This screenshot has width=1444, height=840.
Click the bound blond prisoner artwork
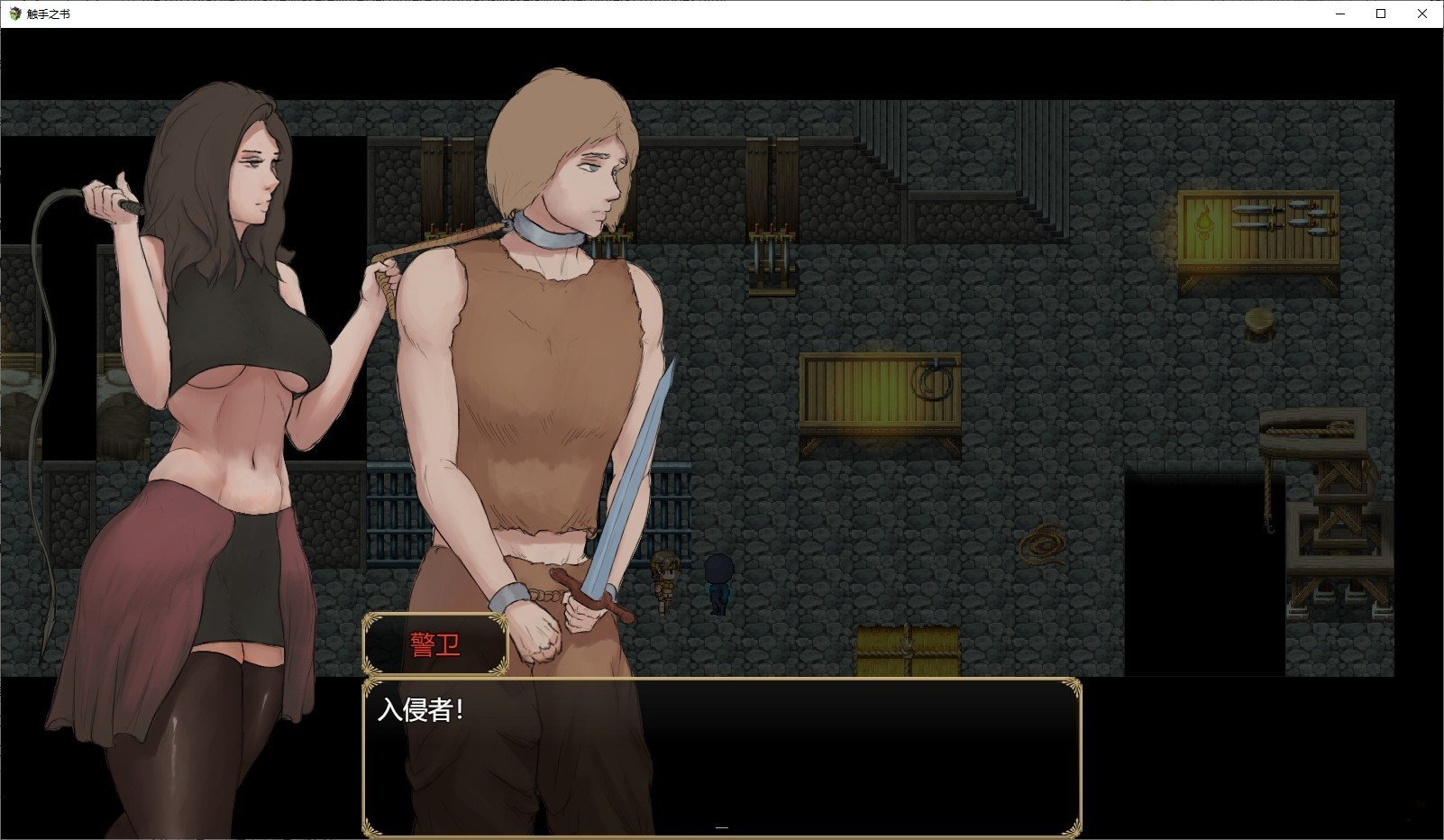(x=541, y=361)
